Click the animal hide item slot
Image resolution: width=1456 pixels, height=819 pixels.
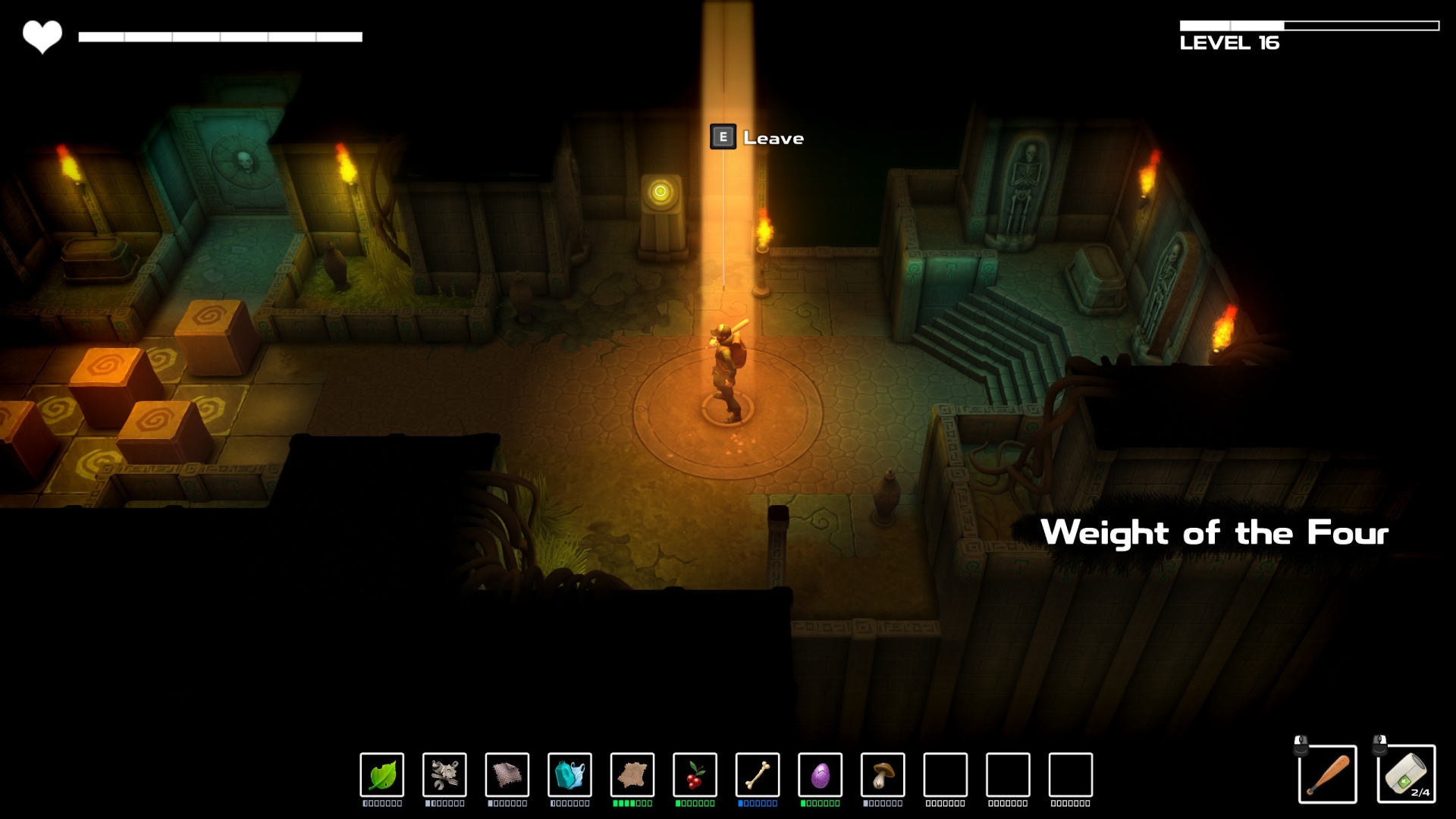pos(632,774)
